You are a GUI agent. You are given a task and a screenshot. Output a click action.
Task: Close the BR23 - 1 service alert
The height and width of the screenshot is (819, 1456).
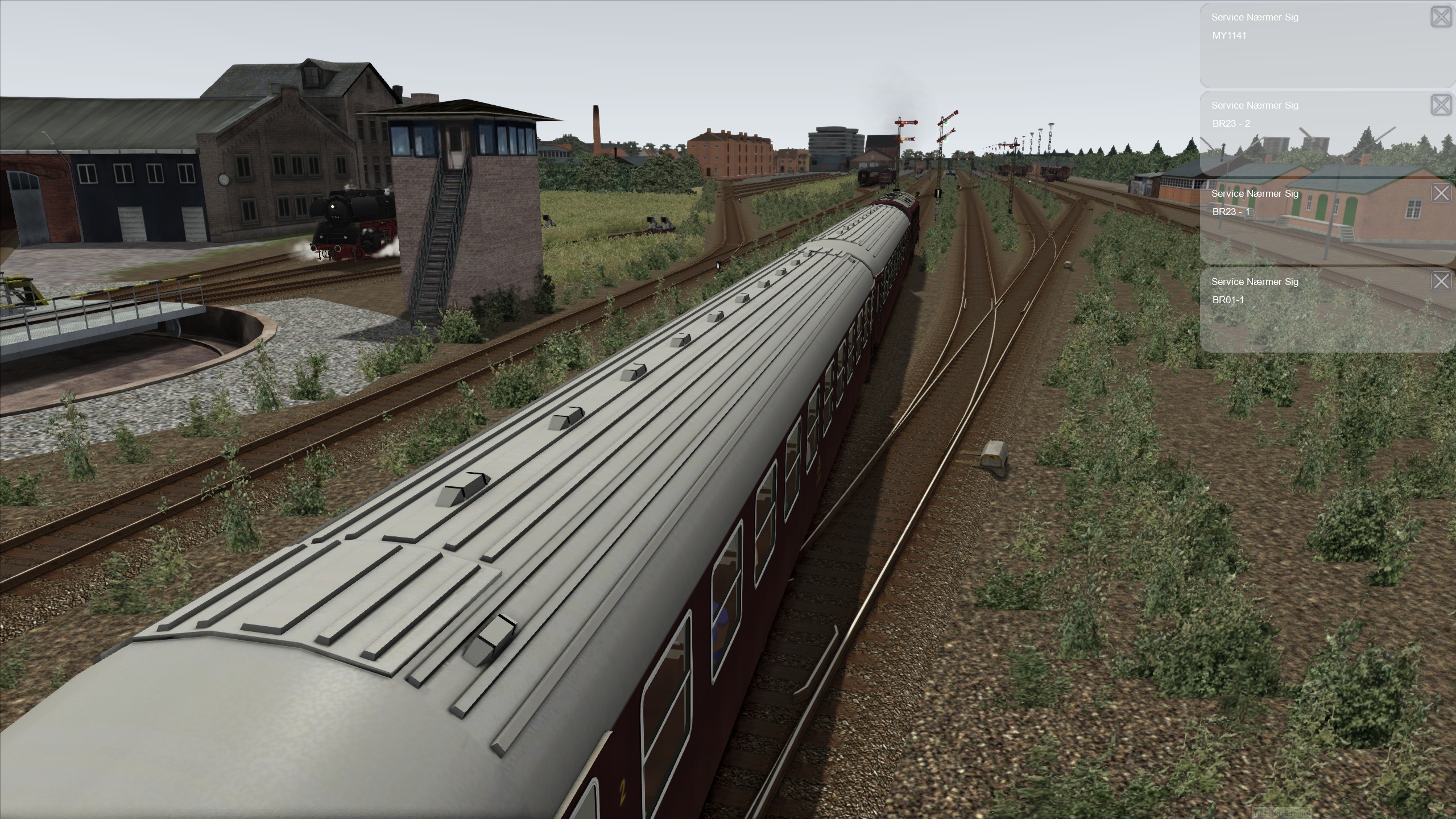1441,193
